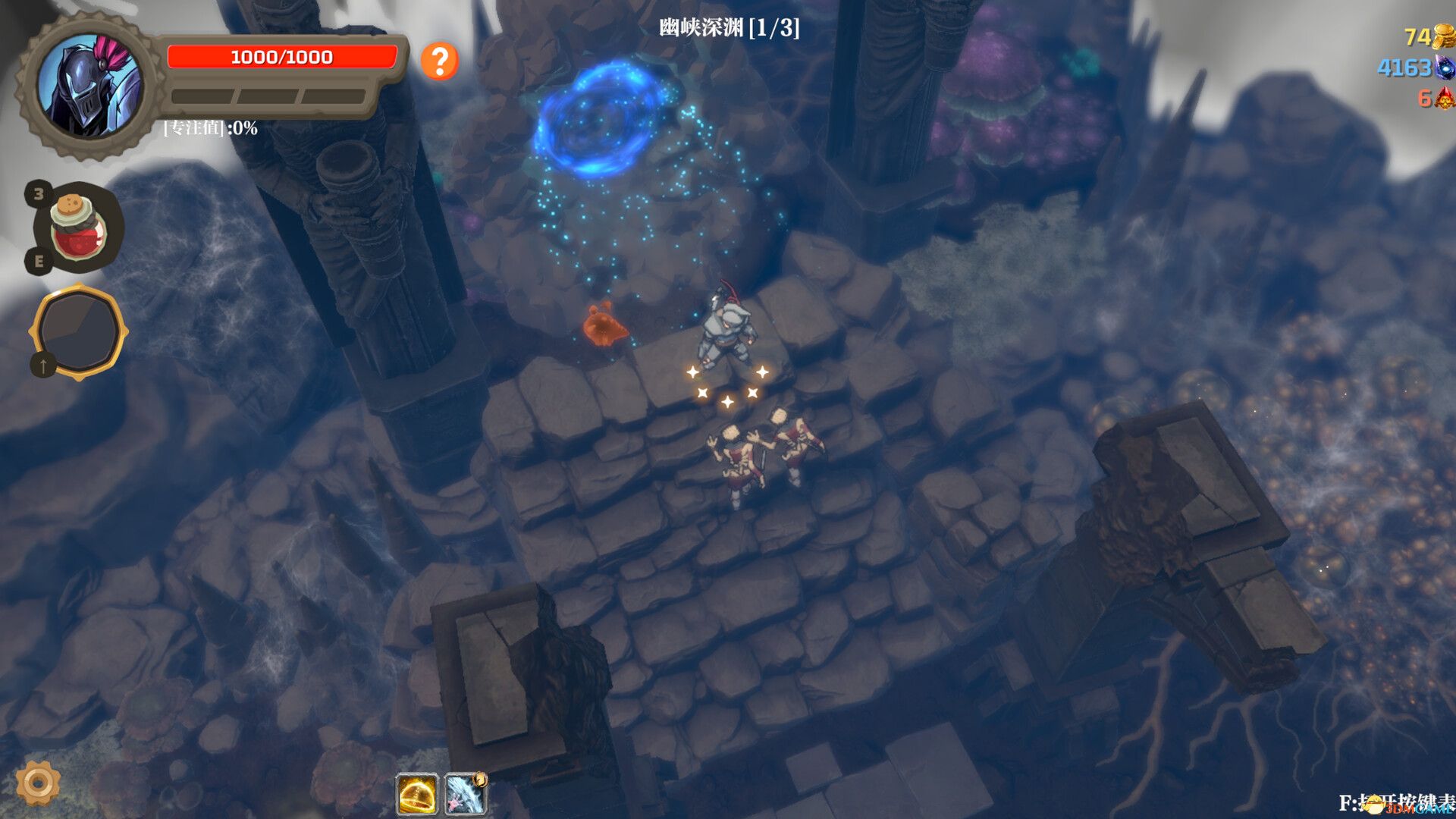Screen dimensions: 1456x819
Task: Expand the focus value indicator
Action: (x=210, y=129)
